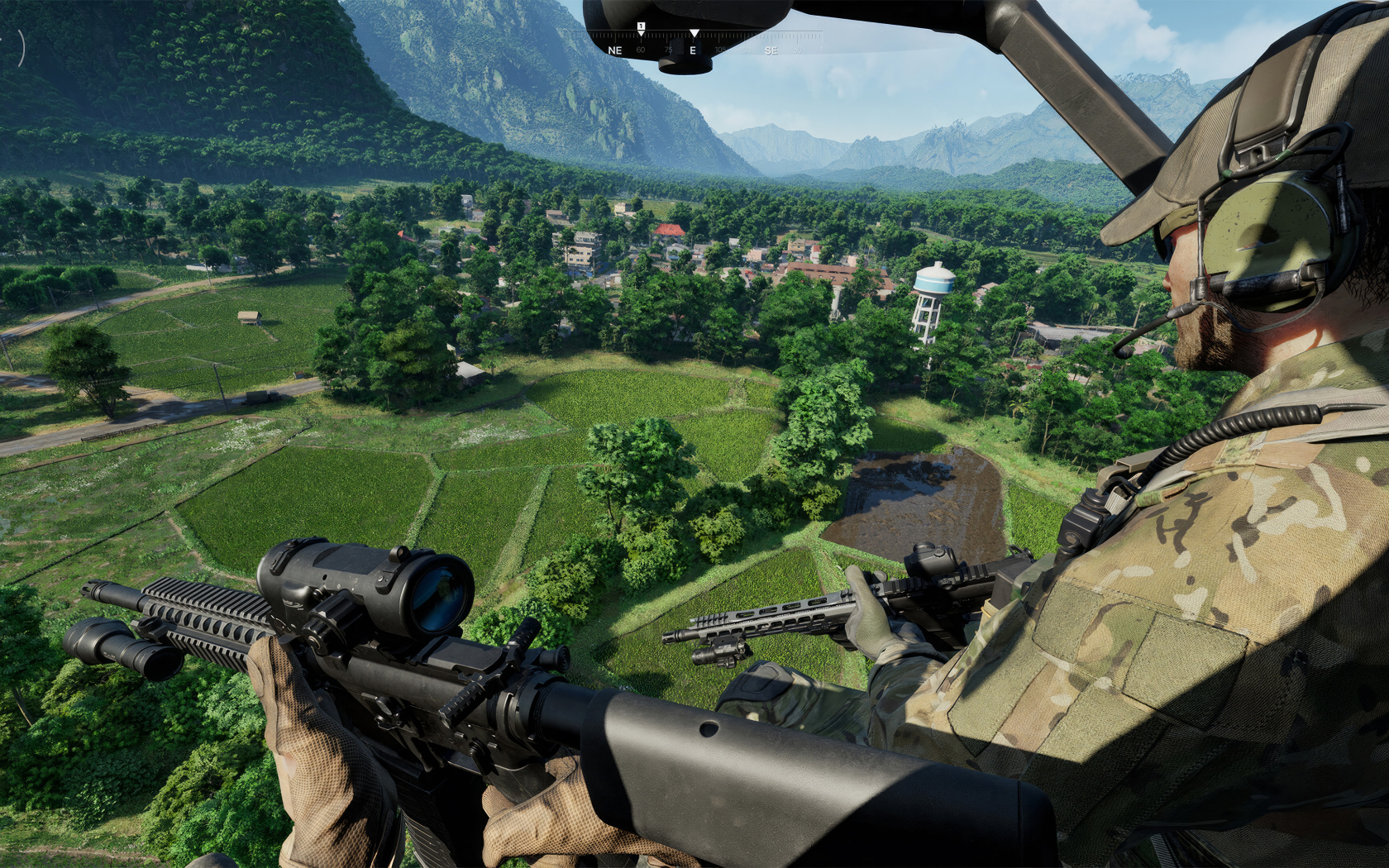
Task: Click the microphone boom on the soldier's headset
Action: [1148, 329]
